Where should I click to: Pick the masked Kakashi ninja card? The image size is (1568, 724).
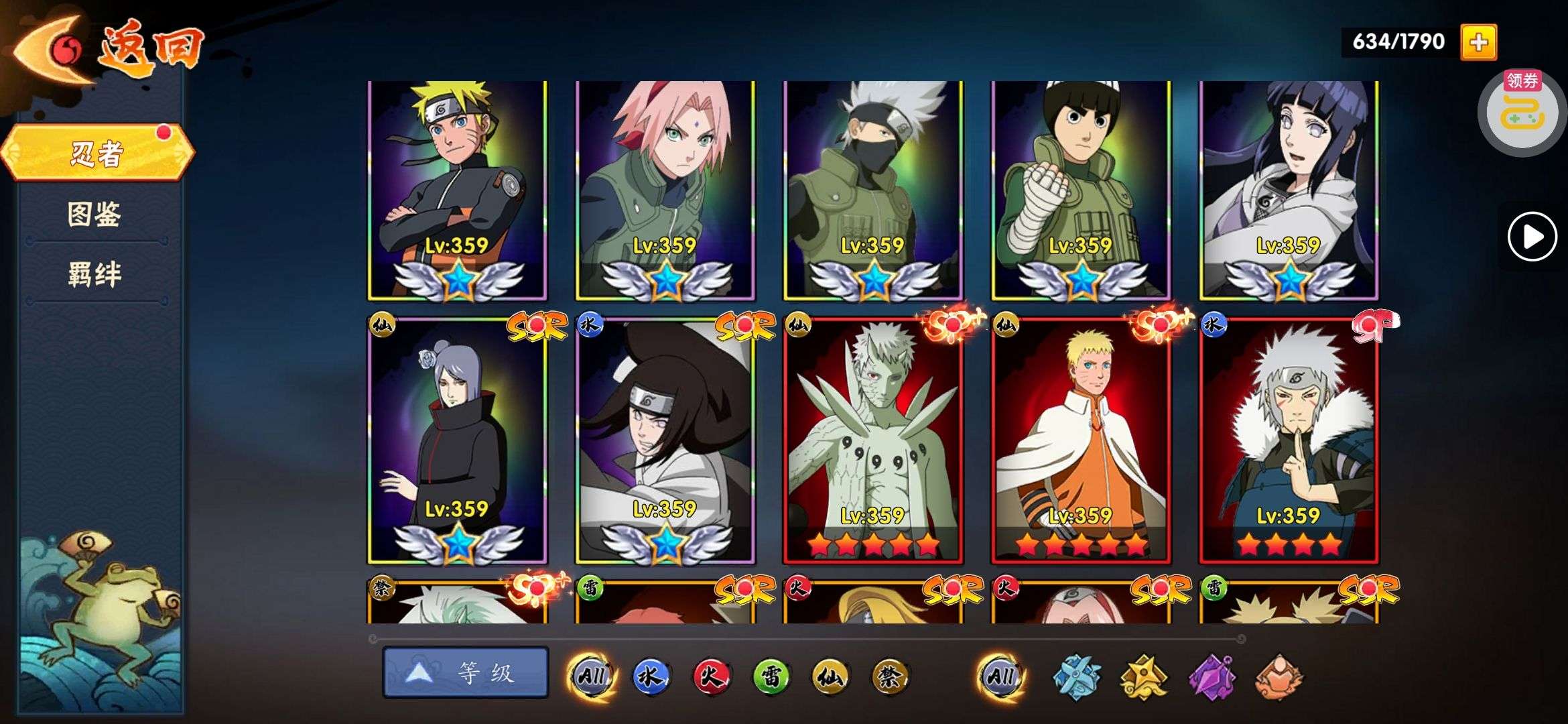pos(873,190)
